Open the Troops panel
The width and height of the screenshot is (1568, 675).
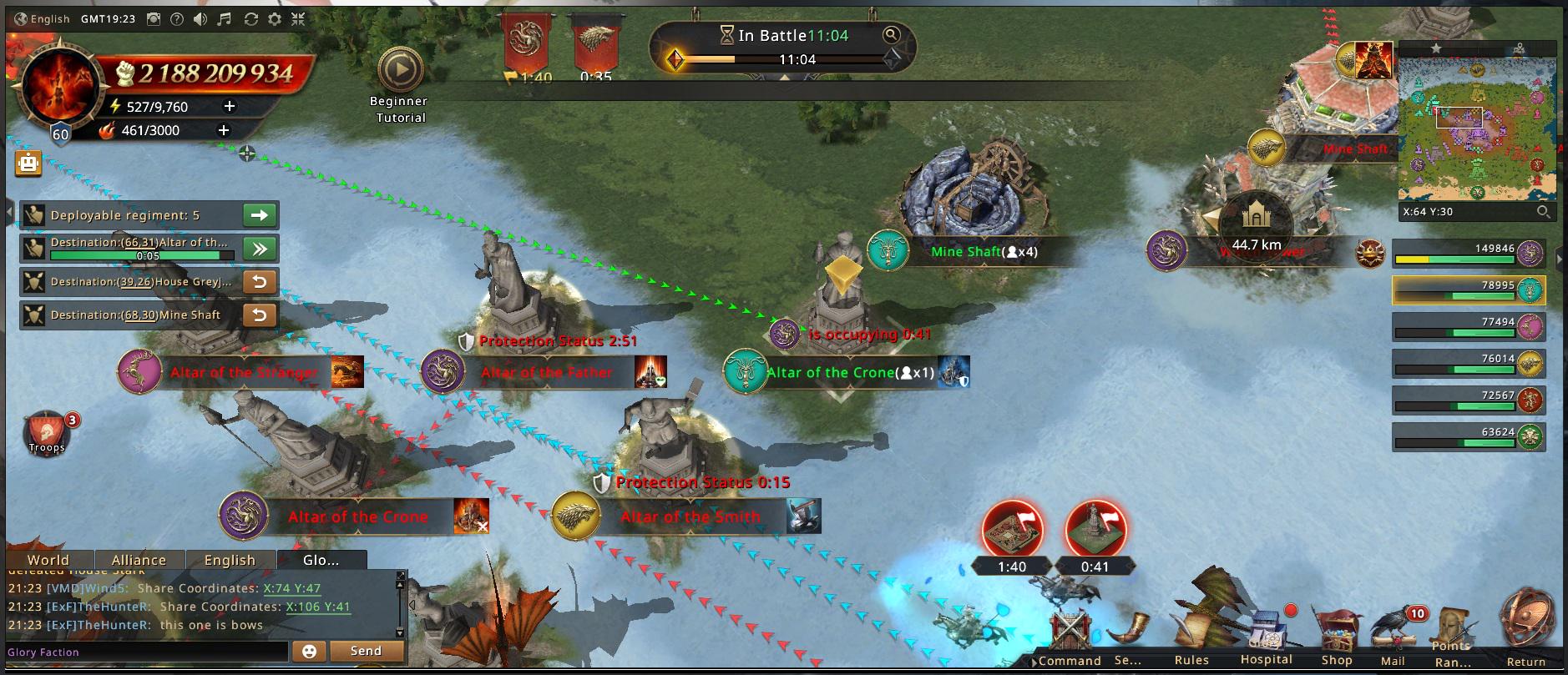click(x=47, y=432)
